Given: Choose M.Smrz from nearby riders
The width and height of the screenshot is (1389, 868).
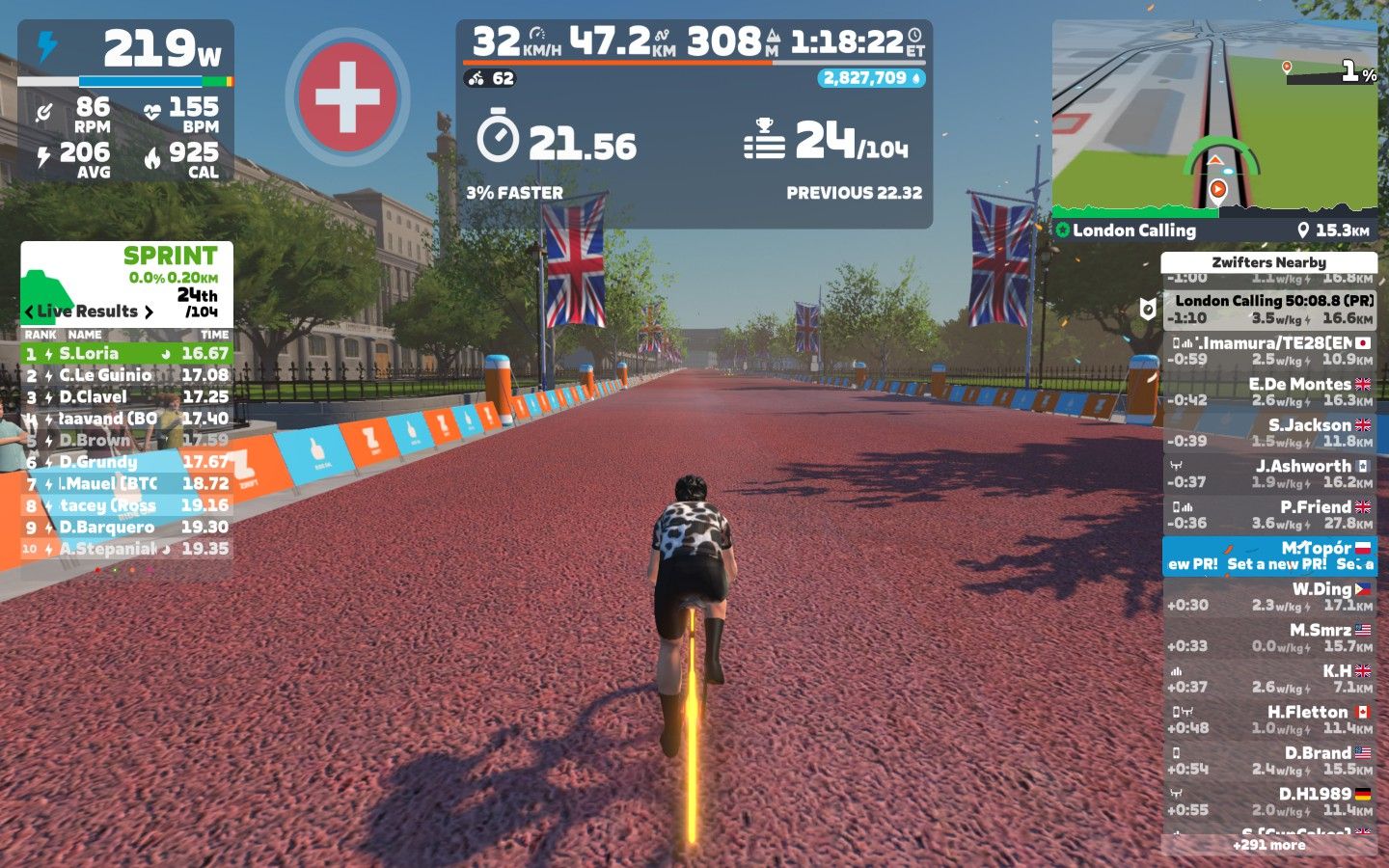Looking at the screenshot, I should pyautogui.click(x=1268, y=637).
